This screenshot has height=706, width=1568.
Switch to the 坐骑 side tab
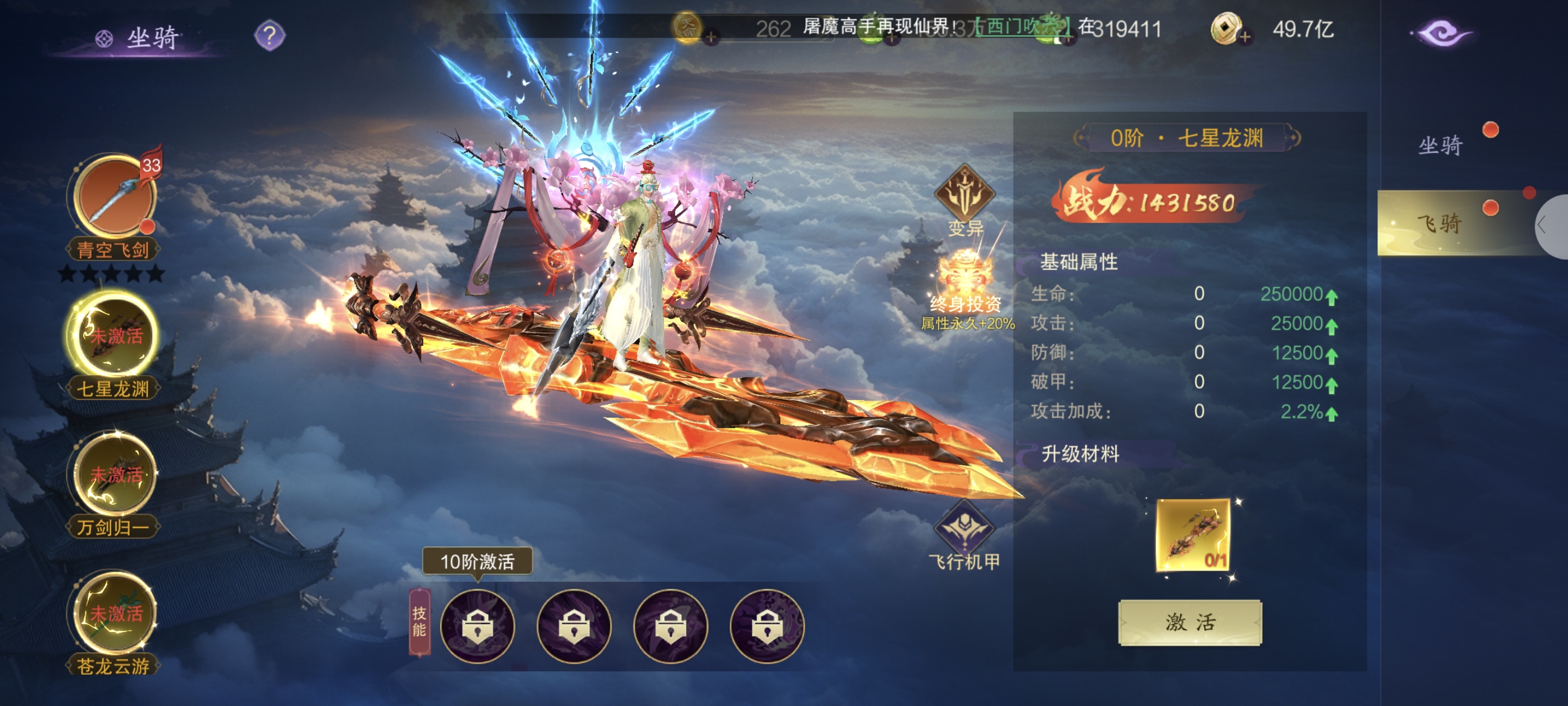[1440, 145]
